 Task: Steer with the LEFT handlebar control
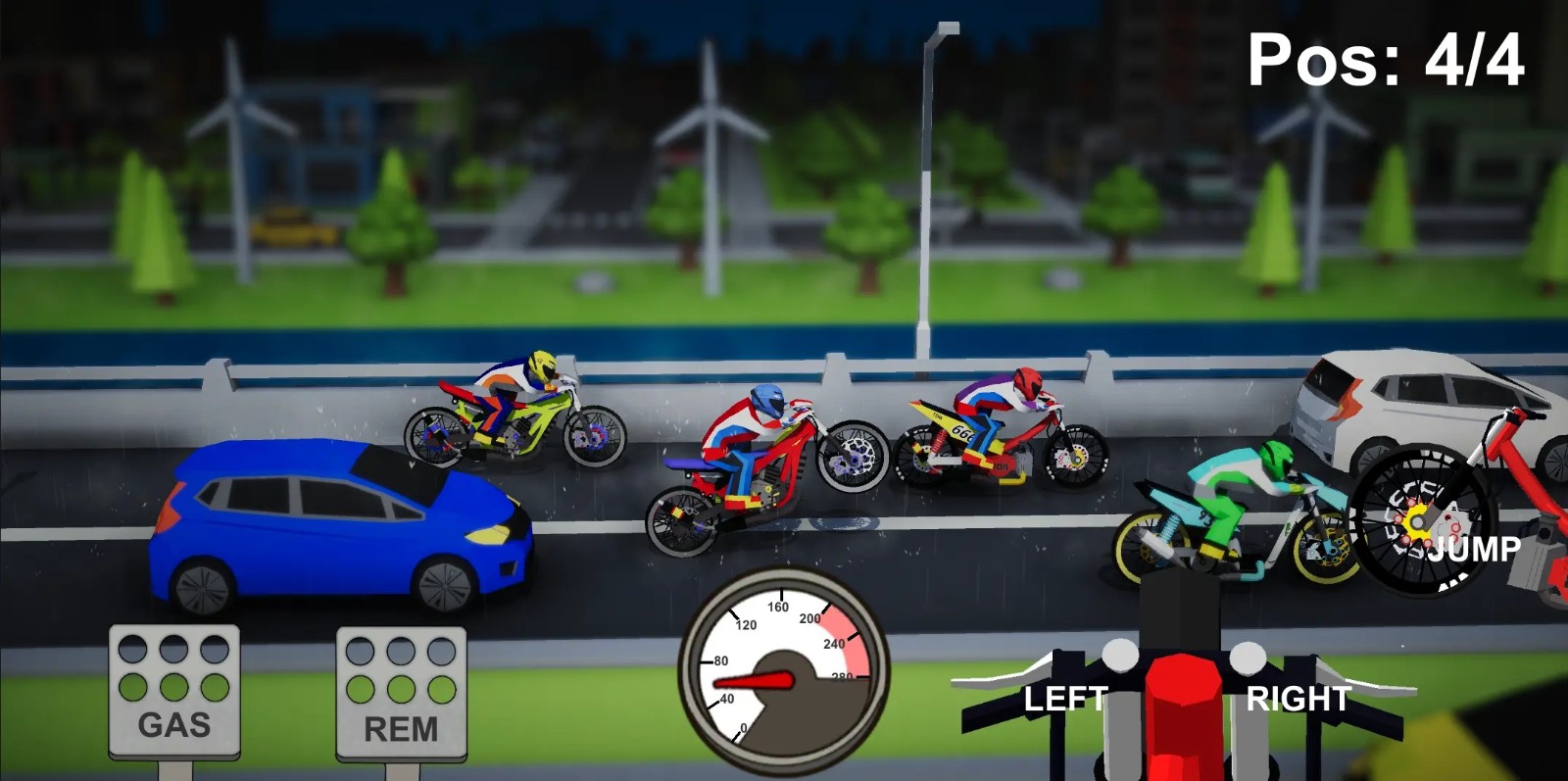click(x=1065, y=698)
